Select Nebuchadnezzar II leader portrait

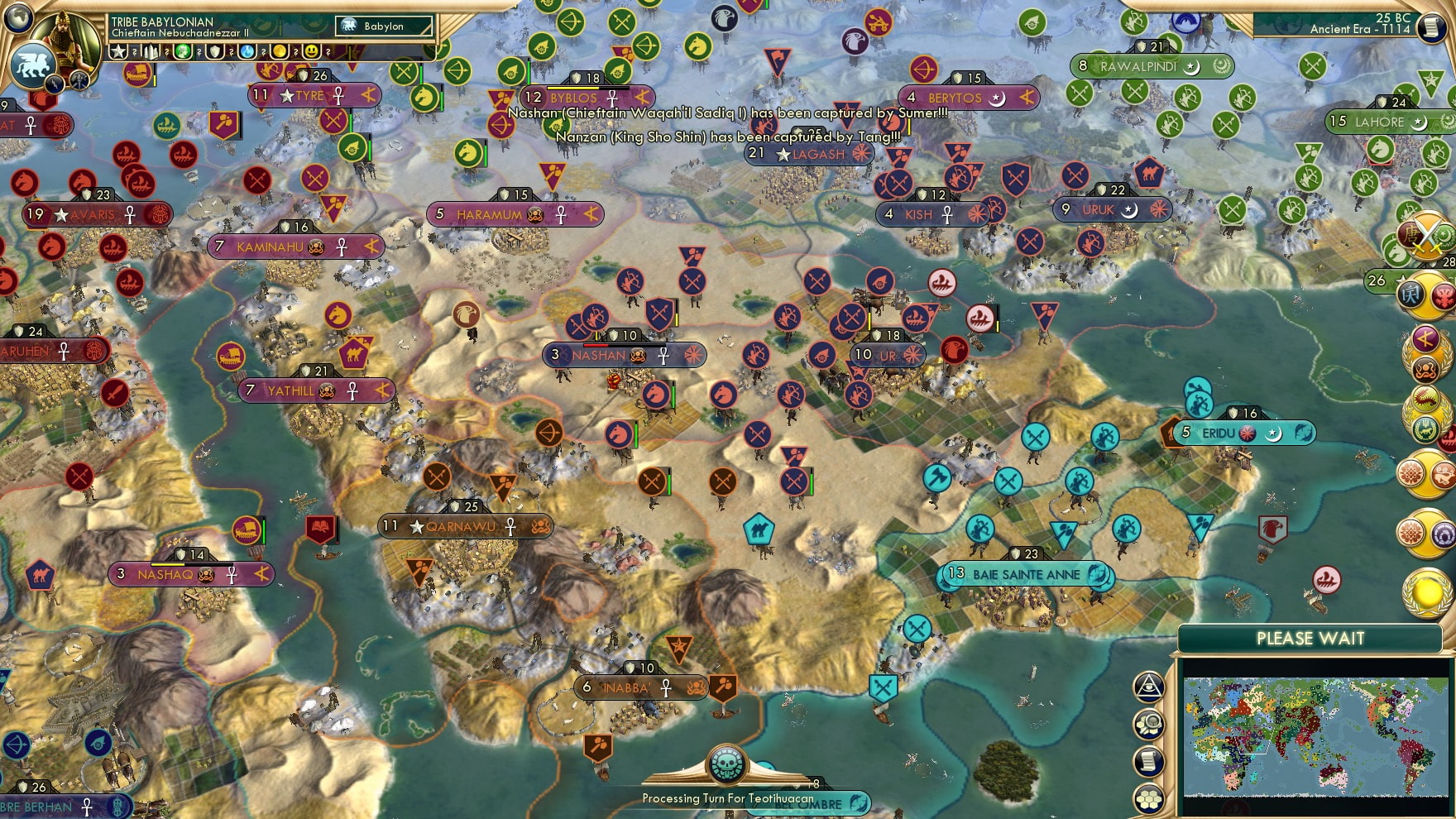66,37
